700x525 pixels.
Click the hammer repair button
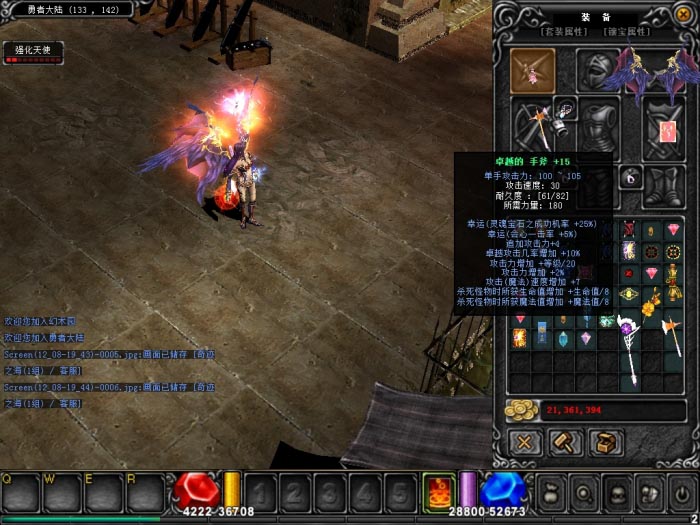coord(567,441)
